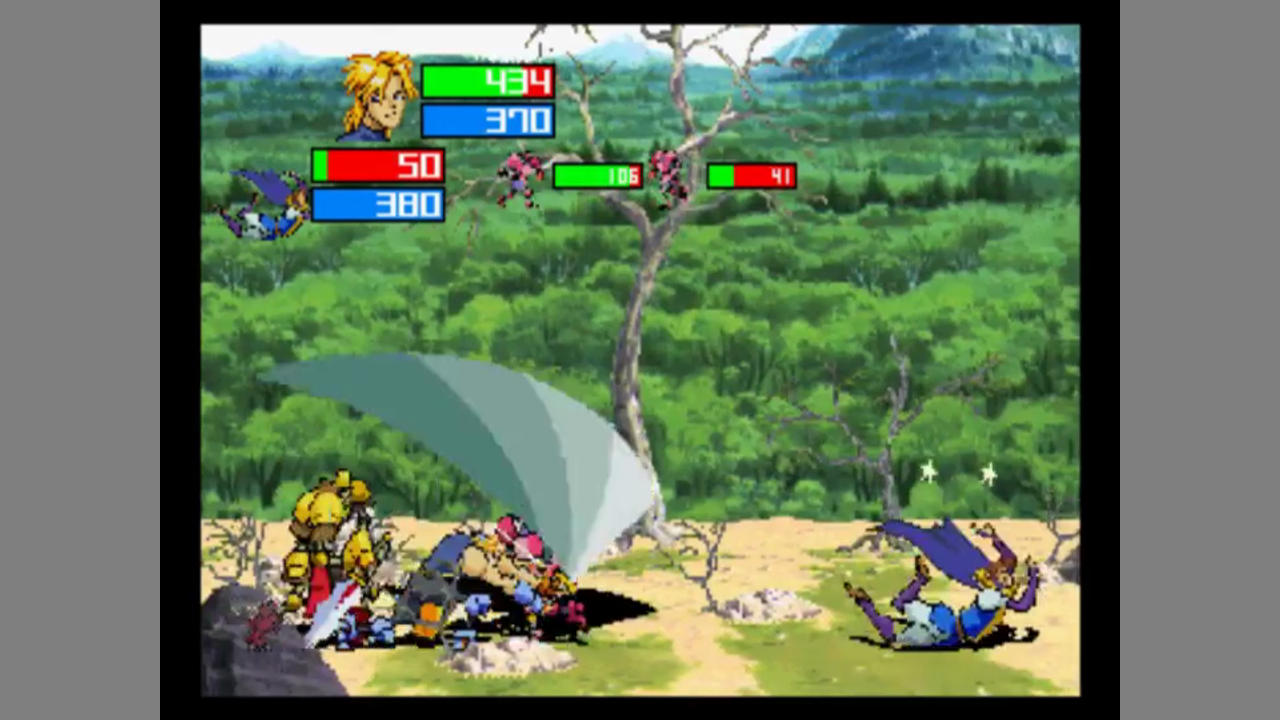Select the blond spiky-haired hero portrait
The width and height of the screenshot is (1280, 720).
(378, 96)
